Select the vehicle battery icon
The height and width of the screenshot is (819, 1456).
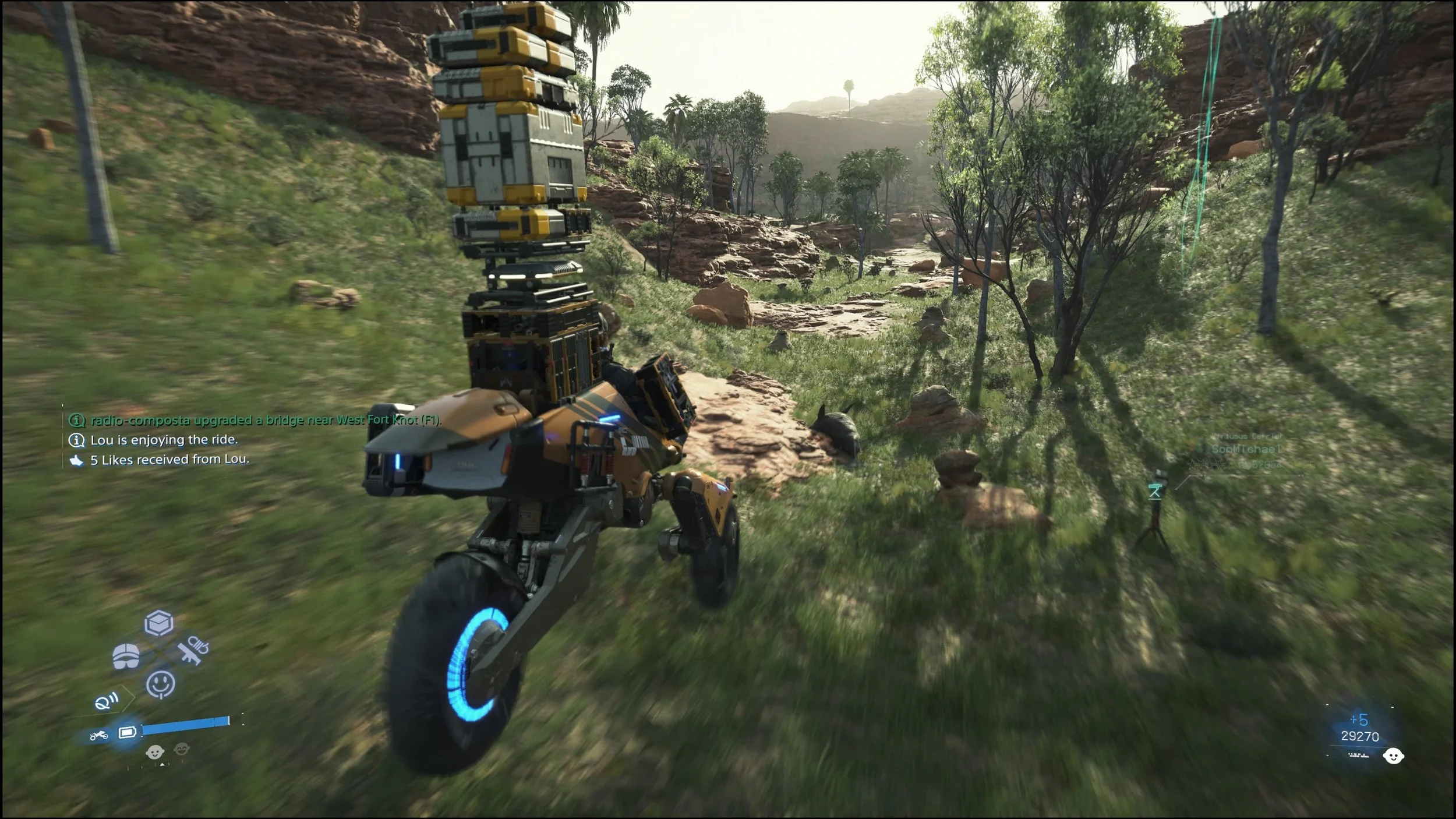128,732
